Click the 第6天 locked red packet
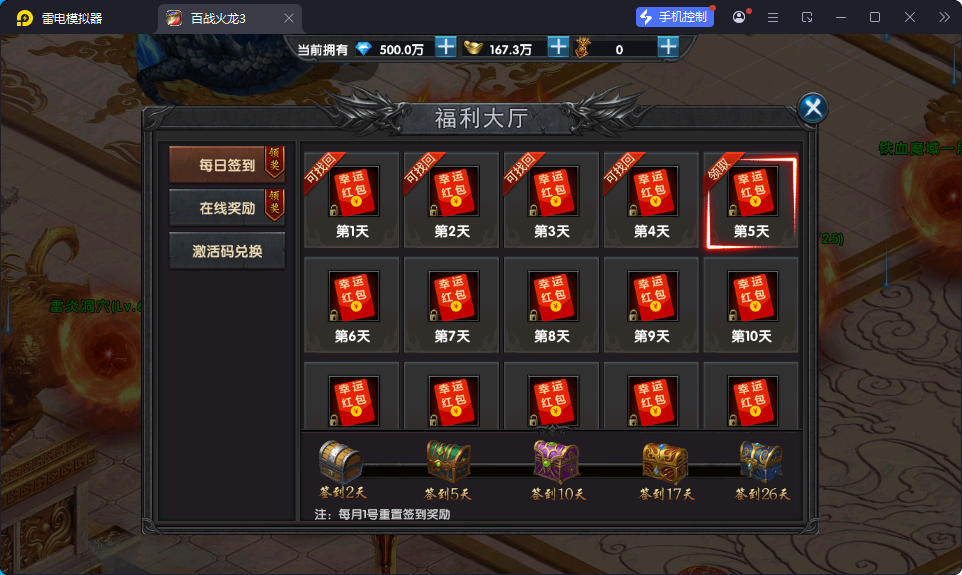The width and height of the screenshot is (962, 575). click(352, 305)
